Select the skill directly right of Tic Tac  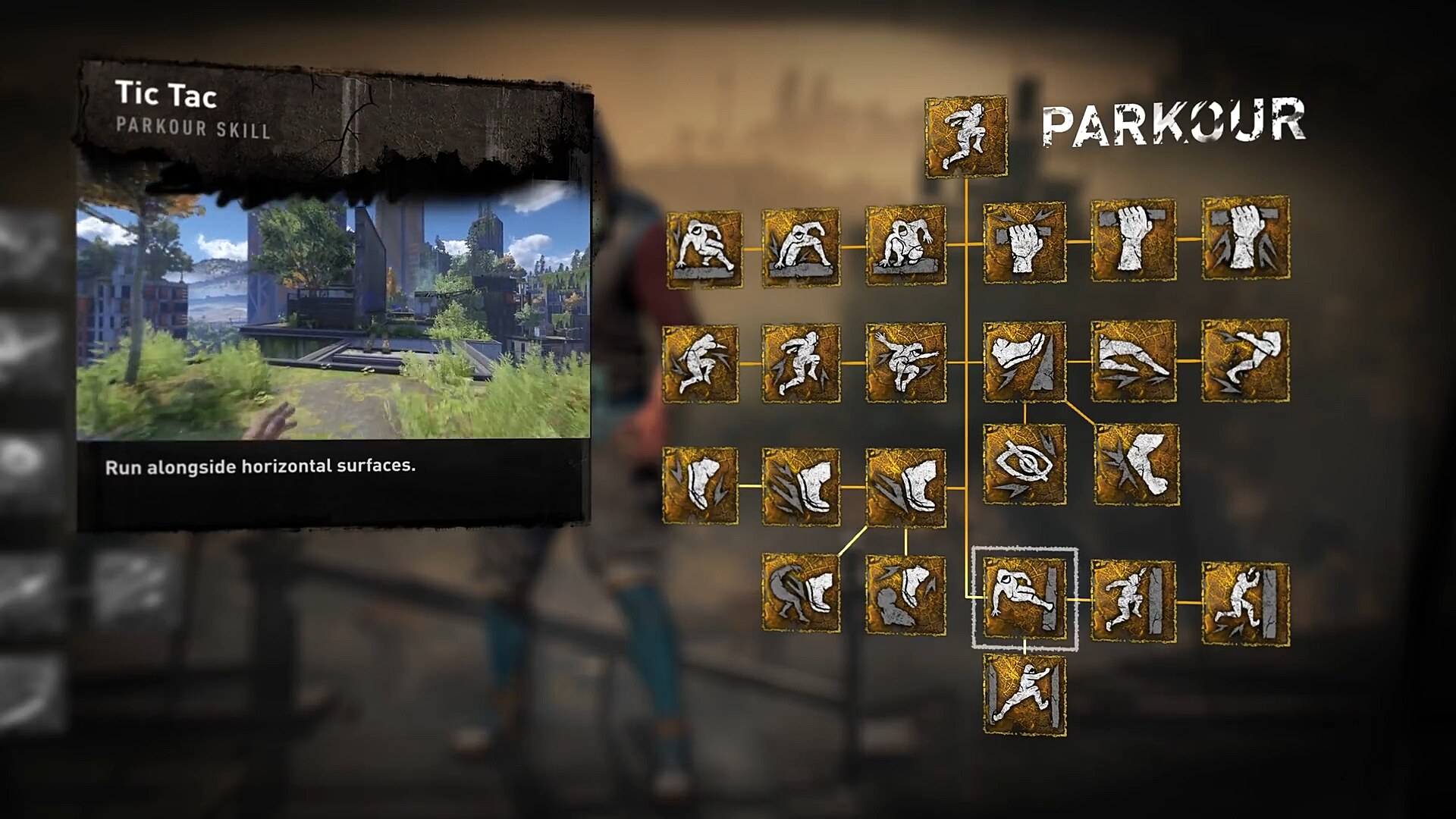coord(1133,601)
